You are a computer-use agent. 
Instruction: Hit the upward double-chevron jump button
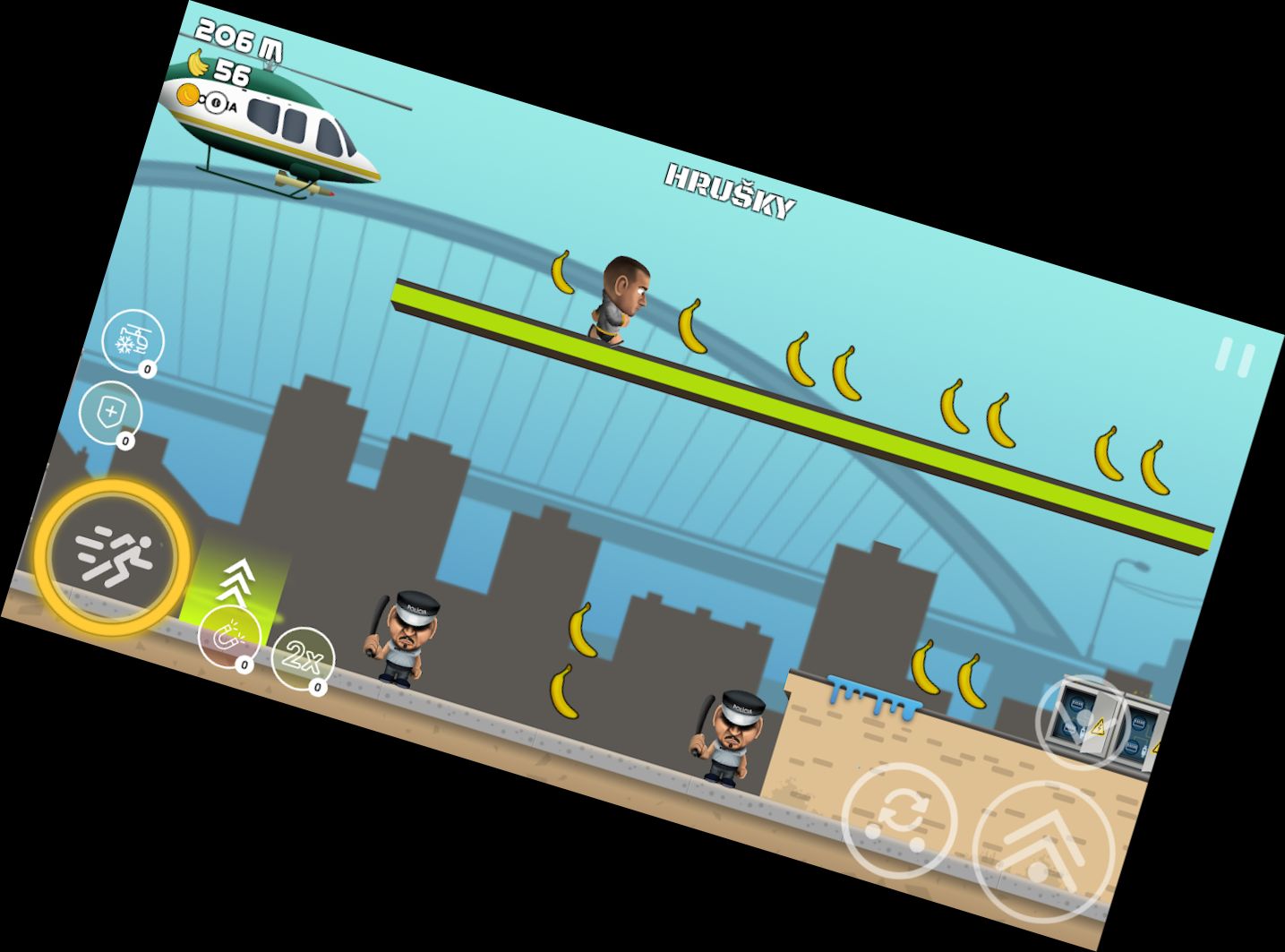(x=1042, y=850)
